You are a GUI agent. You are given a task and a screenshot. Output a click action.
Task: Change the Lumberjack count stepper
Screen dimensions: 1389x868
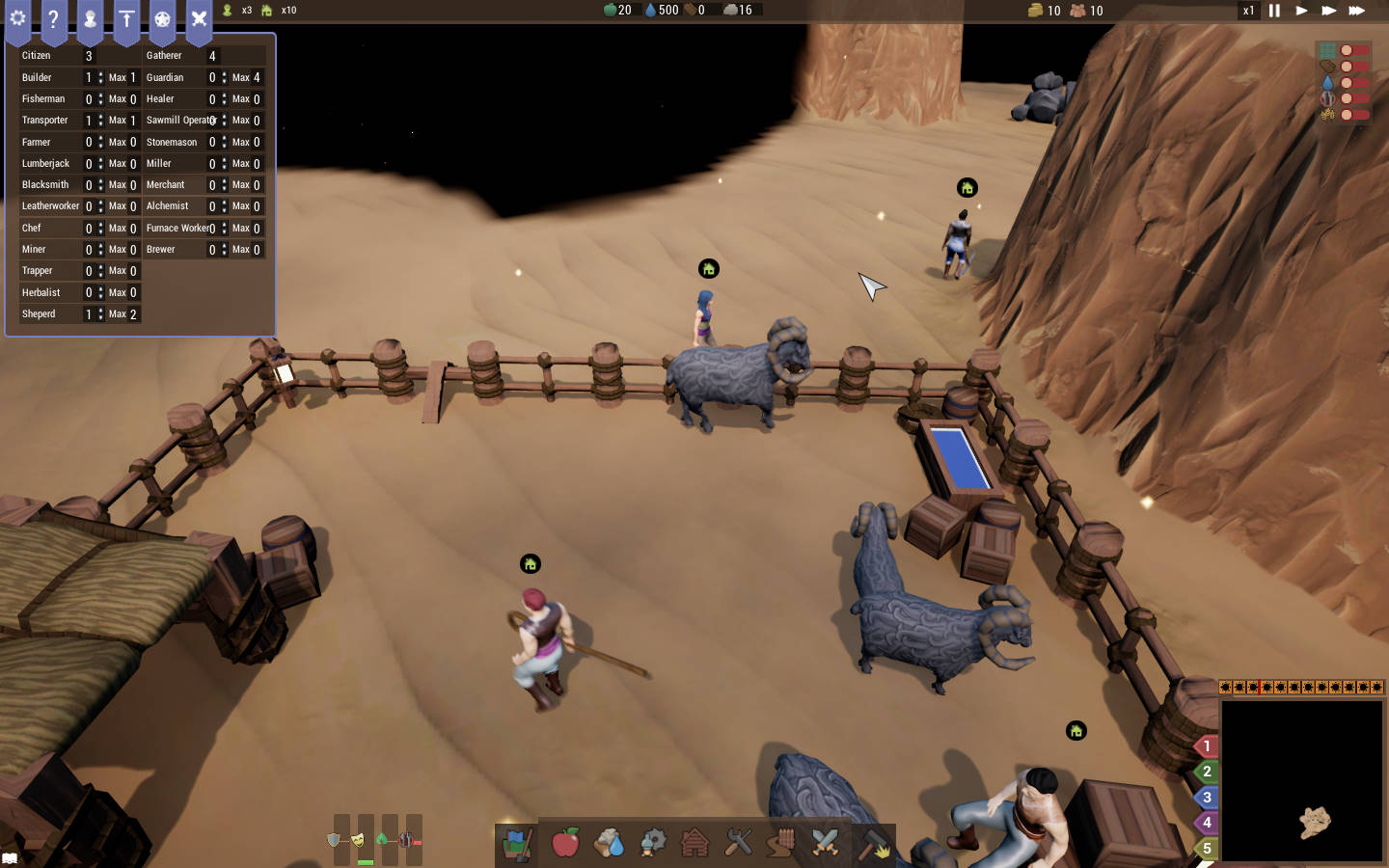[100, 164]
